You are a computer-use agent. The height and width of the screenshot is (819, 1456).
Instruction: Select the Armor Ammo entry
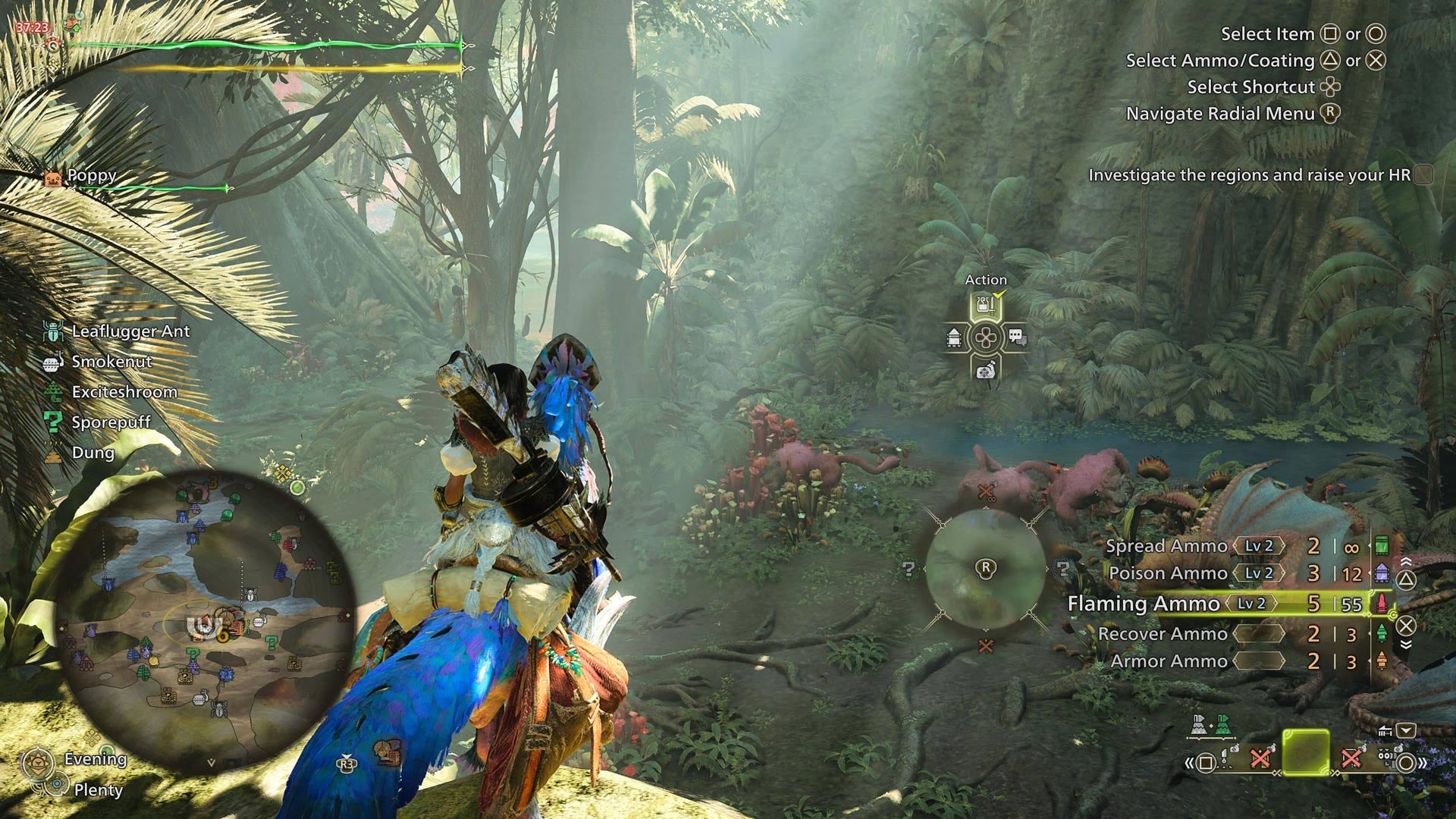1168,661
